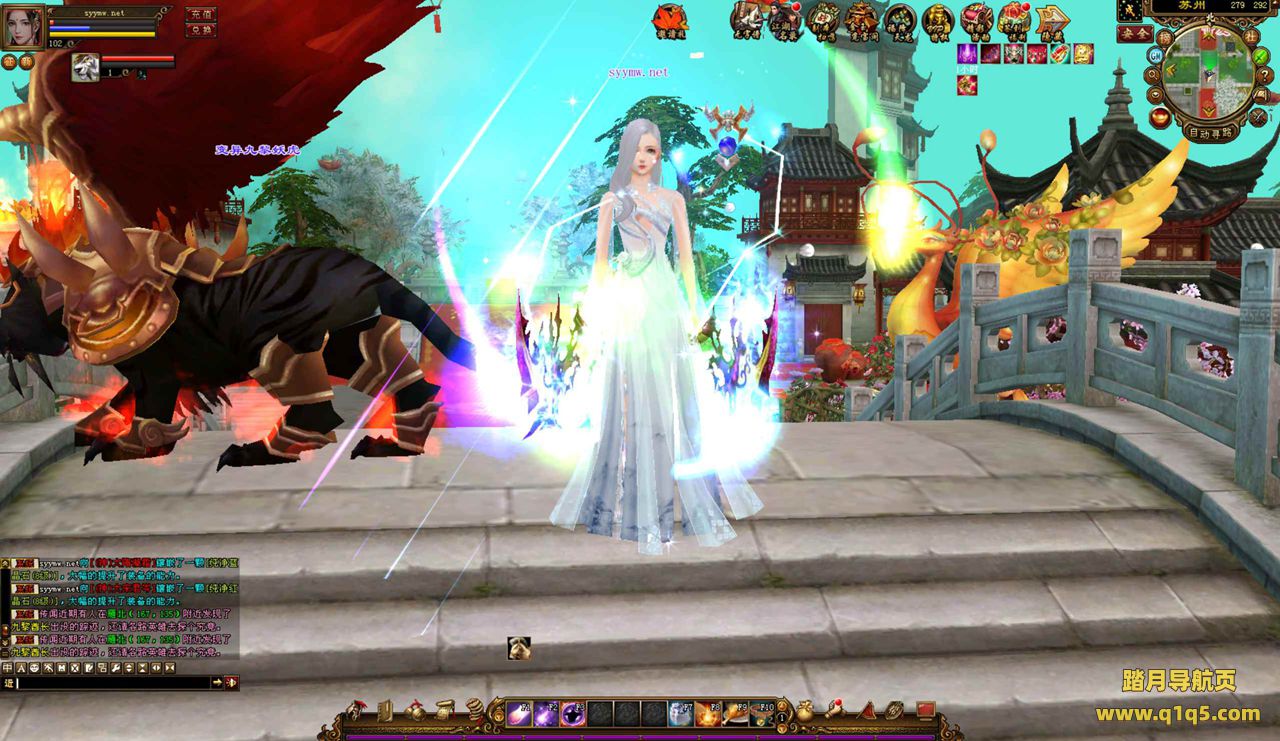Open the money bag inventory icon

coord(806,711)
